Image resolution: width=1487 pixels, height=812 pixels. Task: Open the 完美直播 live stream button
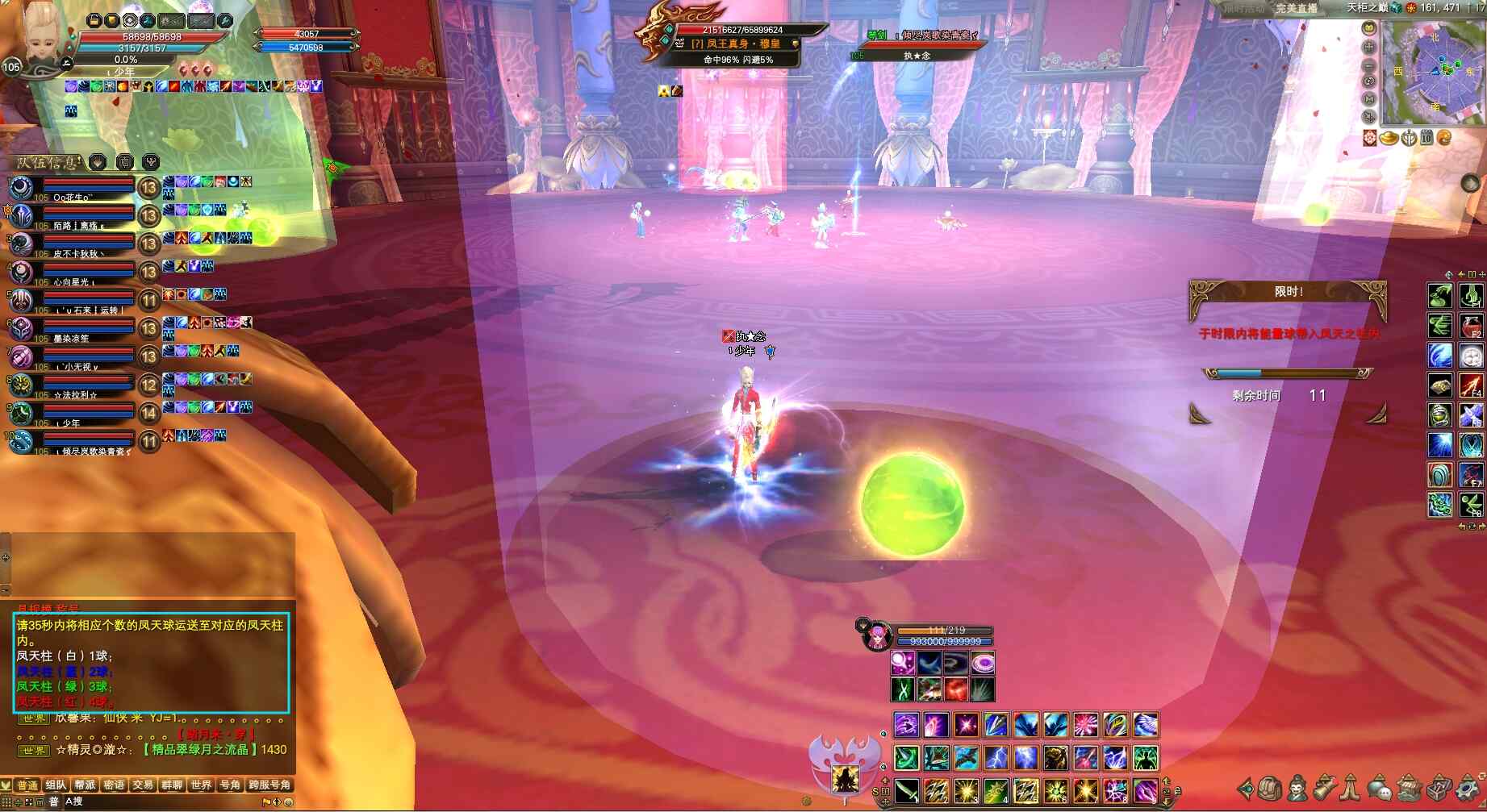coord(1297,8)
